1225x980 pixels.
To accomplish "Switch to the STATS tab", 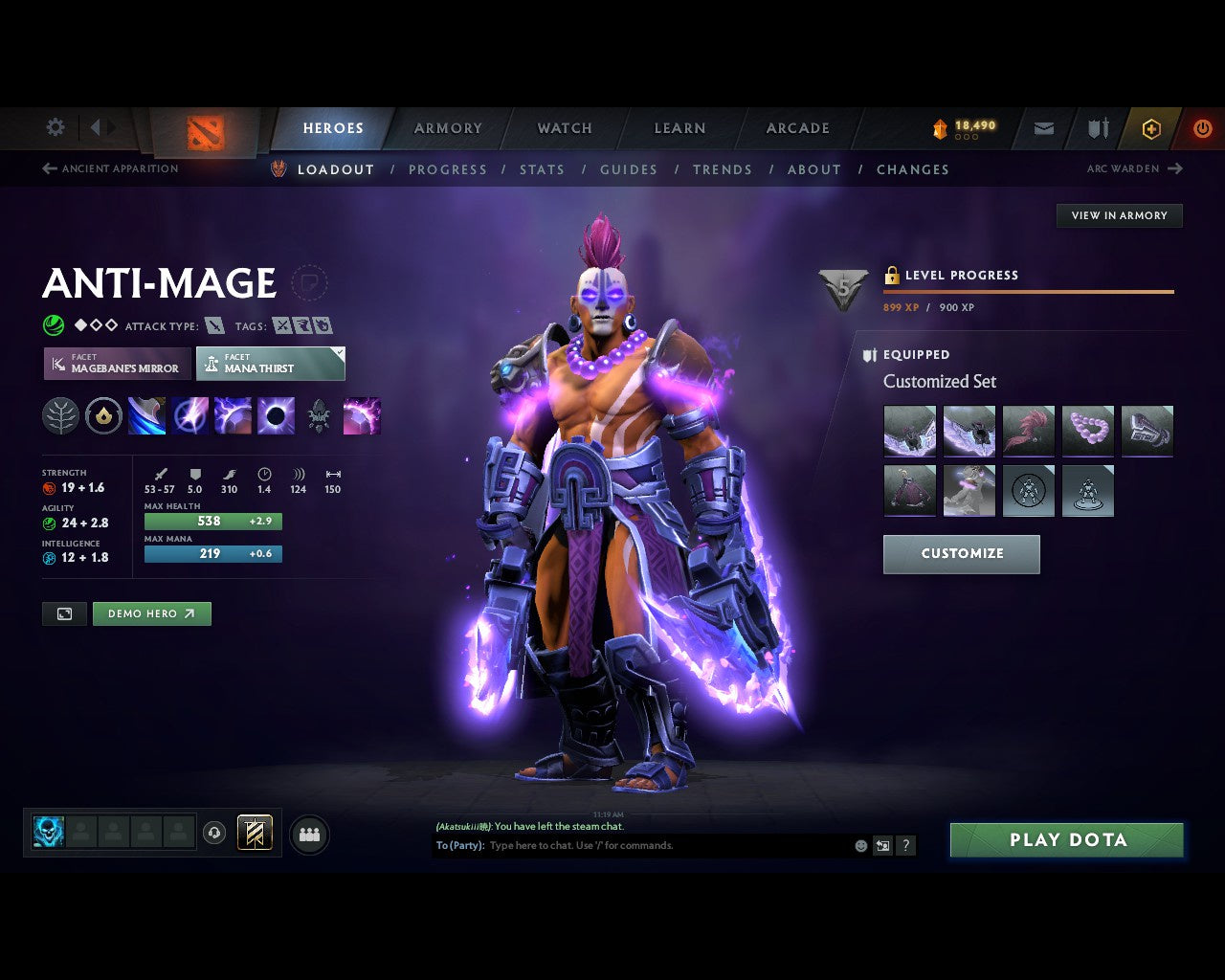I will click(x=542, y=169).
